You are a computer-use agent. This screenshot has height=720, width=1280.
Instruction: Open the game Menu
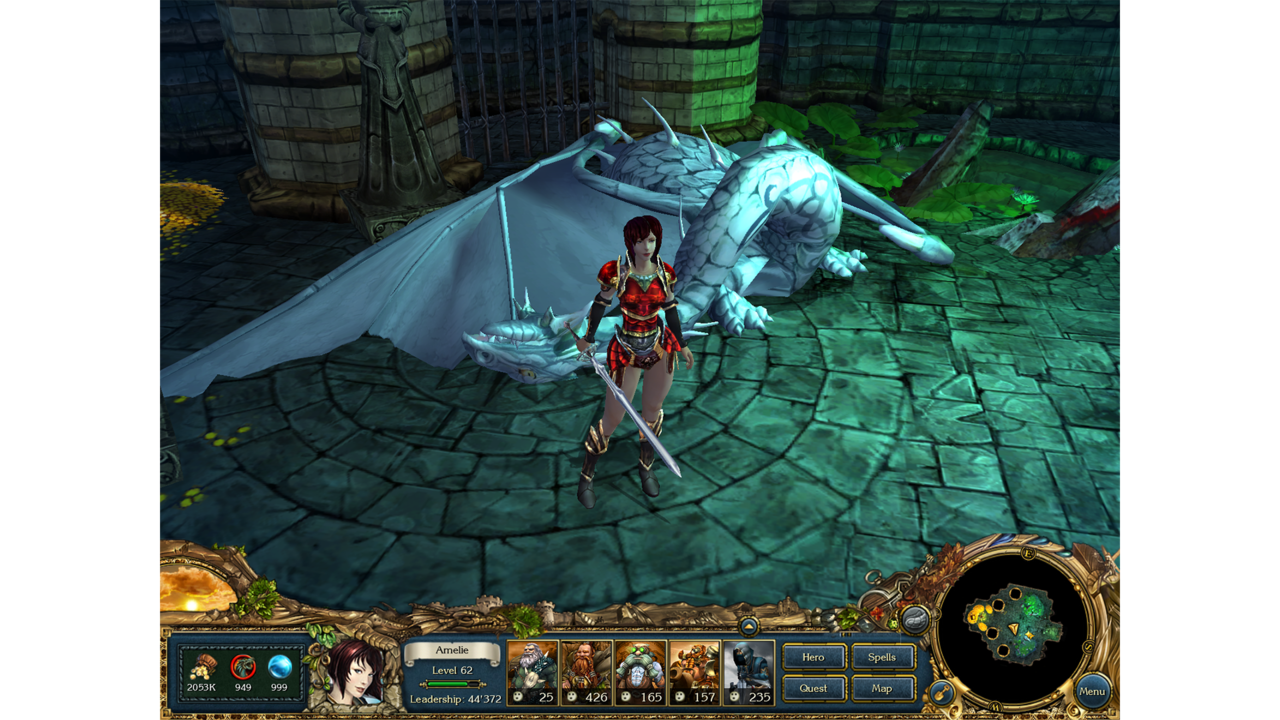1092,691
